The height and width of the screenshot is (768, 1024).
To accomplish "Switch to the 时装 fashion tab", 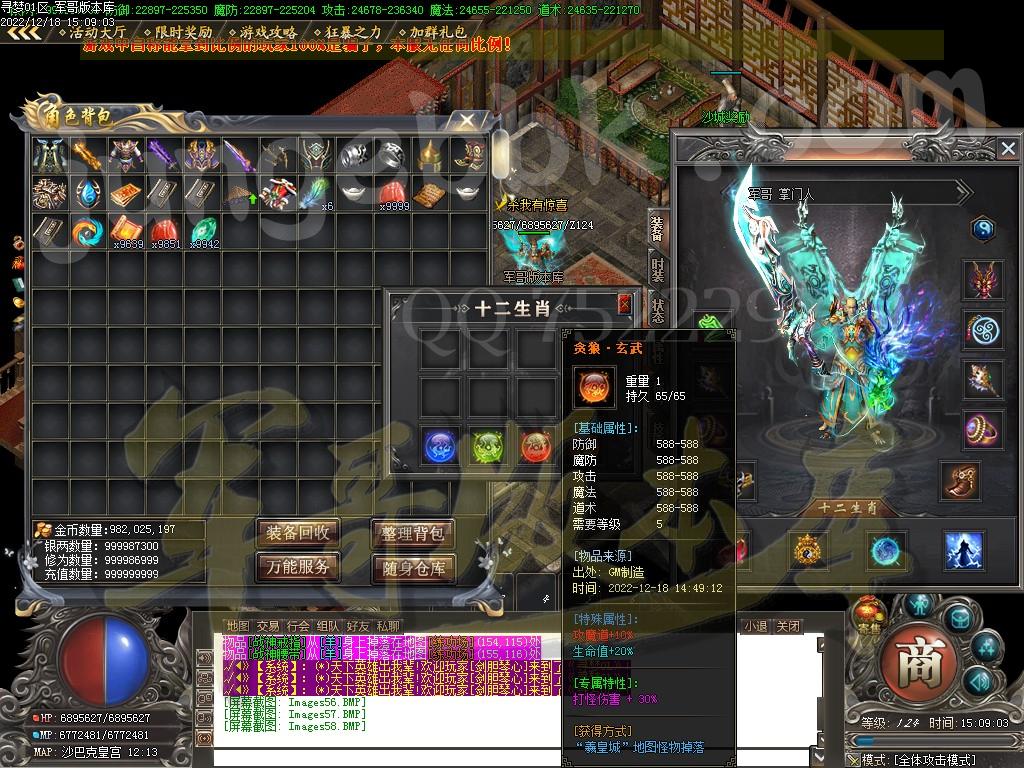I will (657, 268).
